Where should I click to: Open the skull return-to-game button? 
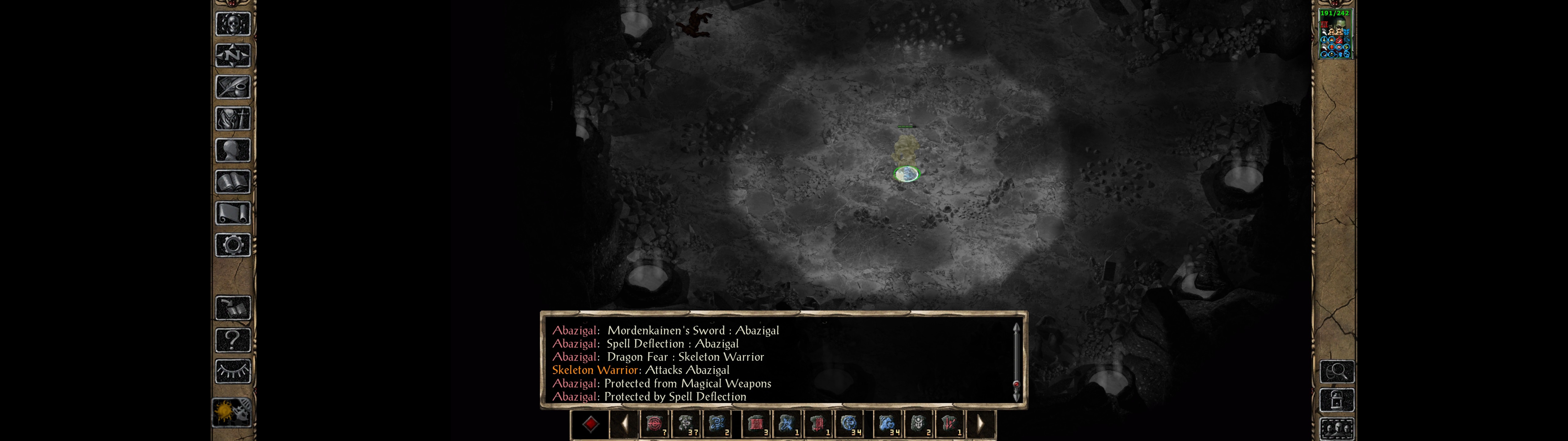pyautogui.click(x=232, y=24)
